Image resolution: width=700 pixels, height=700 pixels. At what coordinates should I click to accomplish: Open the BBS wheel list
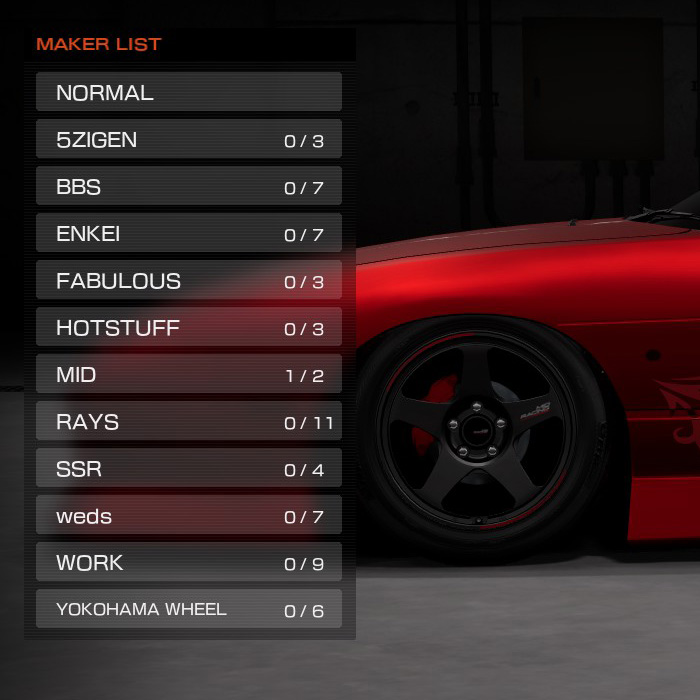pos(188,186)
